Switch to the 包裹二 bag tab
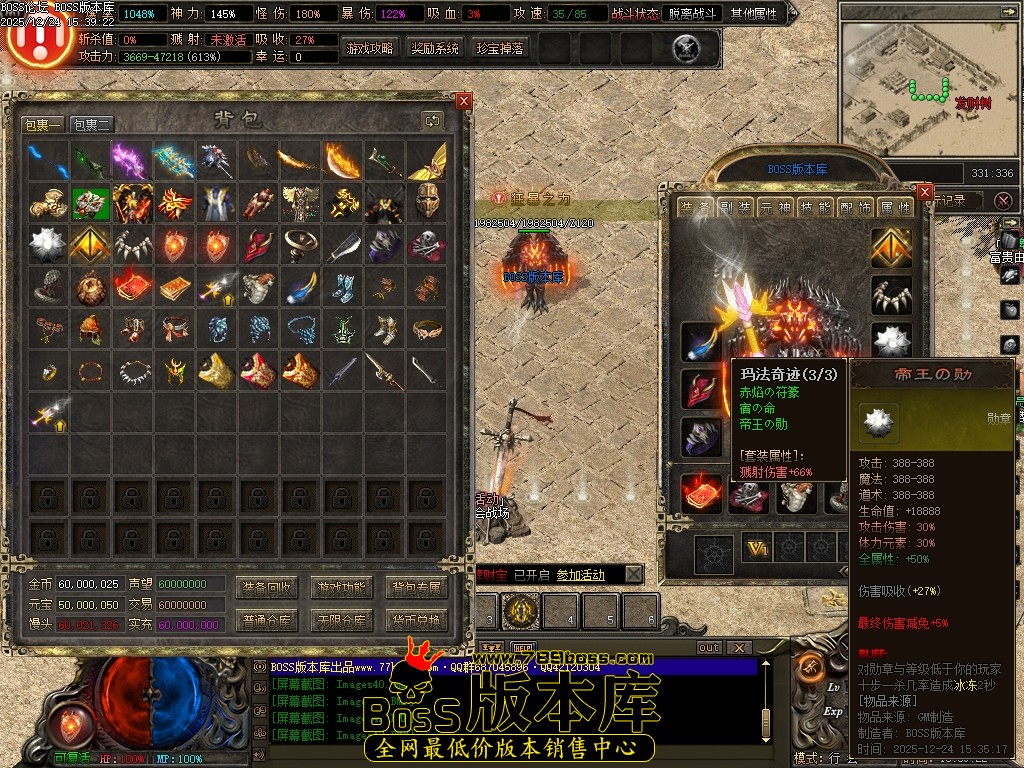The width and height of the screenshot is (1024, 768). (x=92, y=125)
